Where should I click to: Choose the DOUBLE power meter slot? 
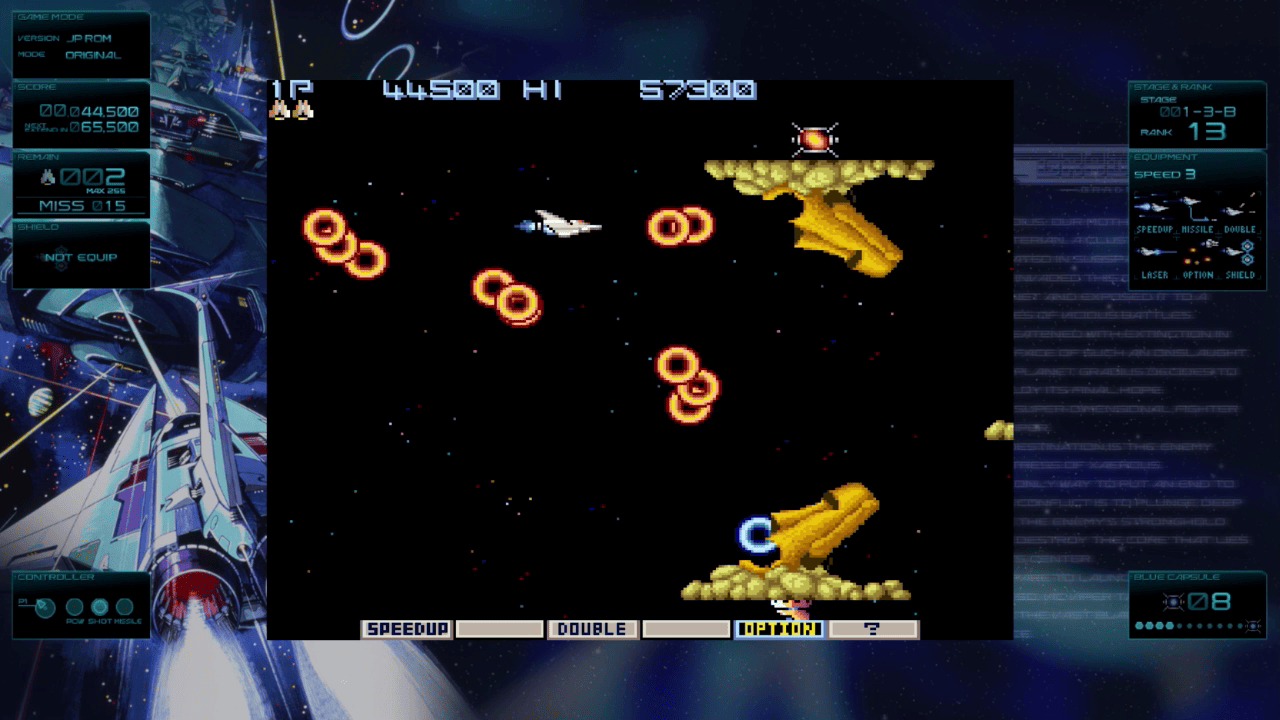[592, 629]
